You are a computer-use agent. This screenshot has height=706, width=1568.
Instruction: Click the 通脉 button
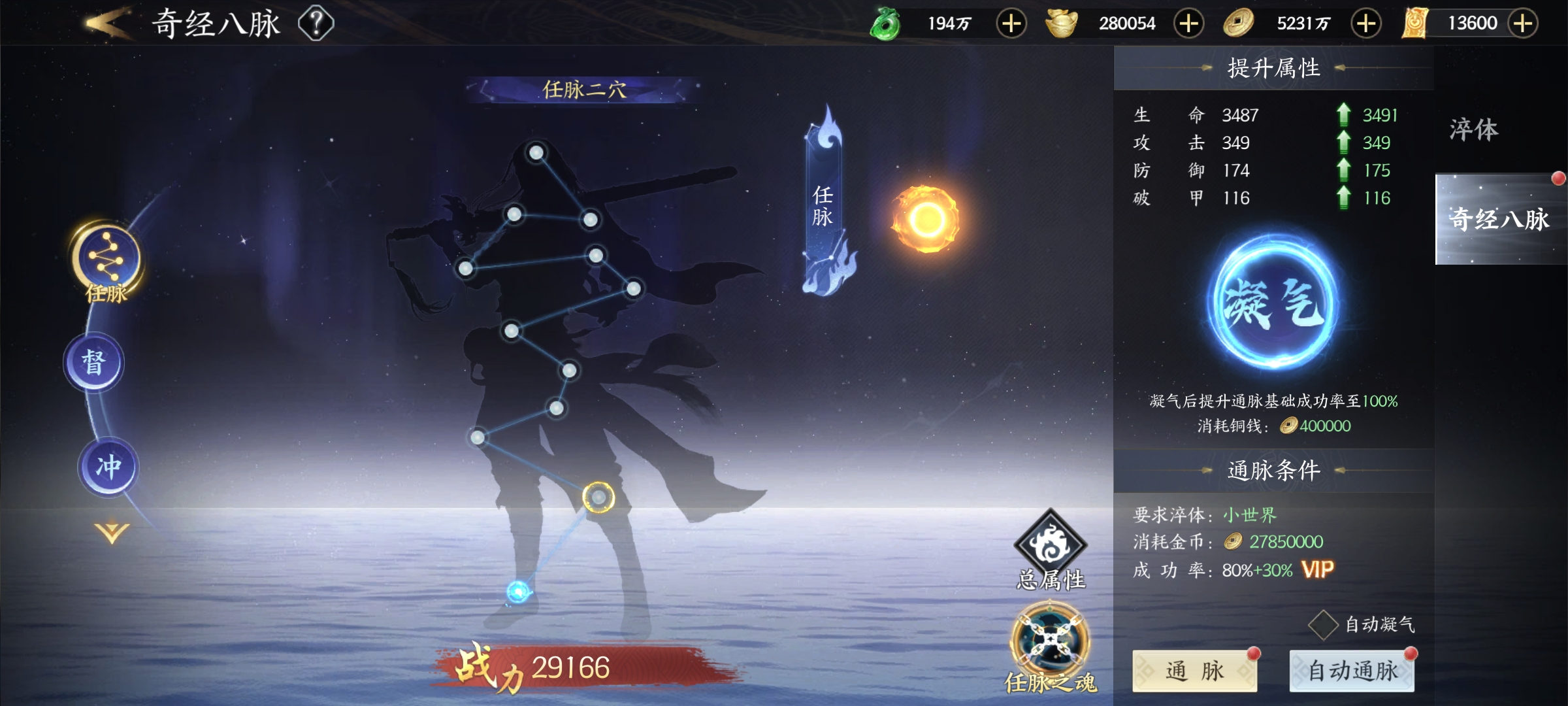pyautogui.click(x=1194, y=671)
